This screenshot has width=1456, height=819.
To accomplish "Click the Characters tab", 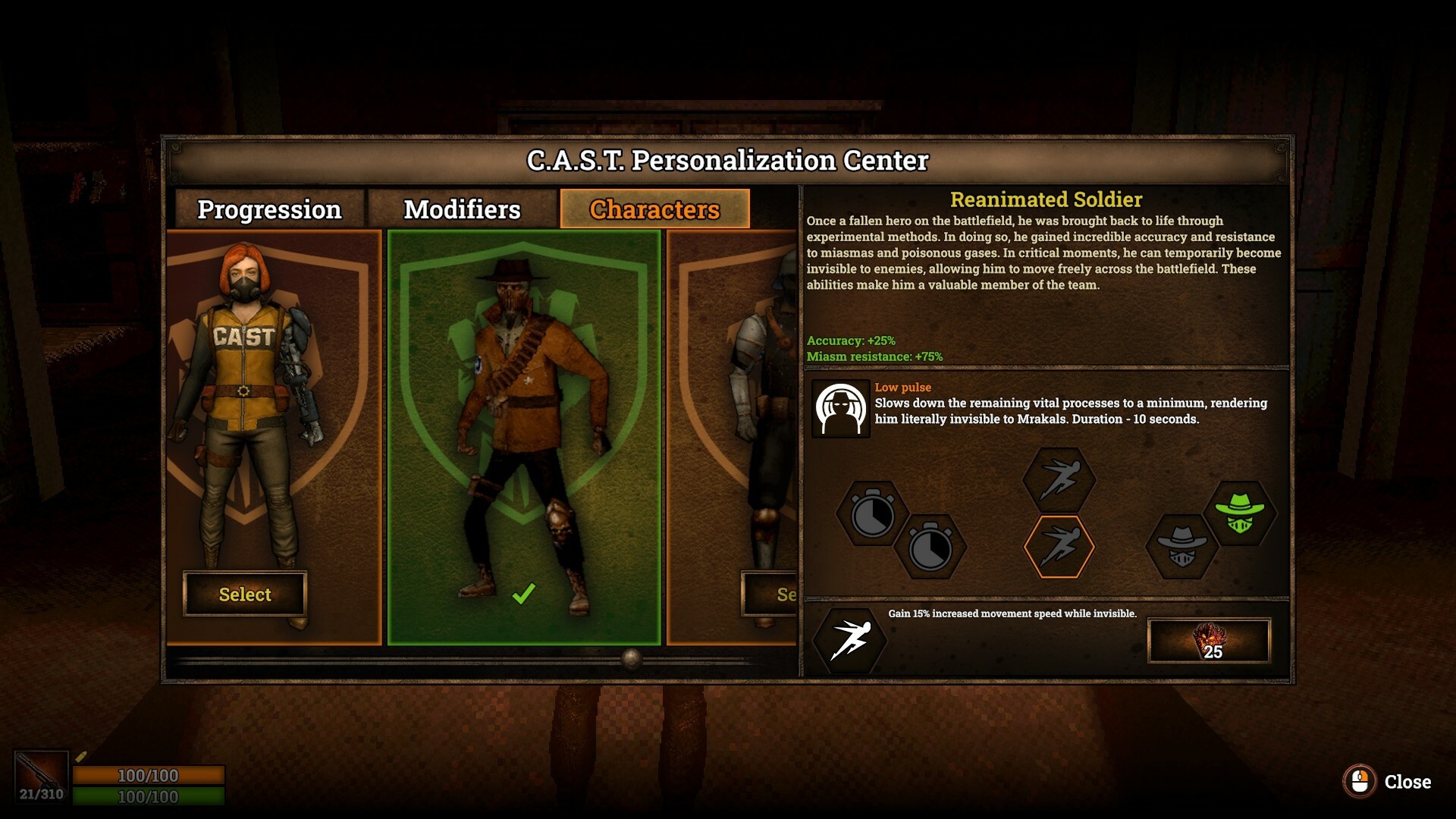I will point(654,209).
